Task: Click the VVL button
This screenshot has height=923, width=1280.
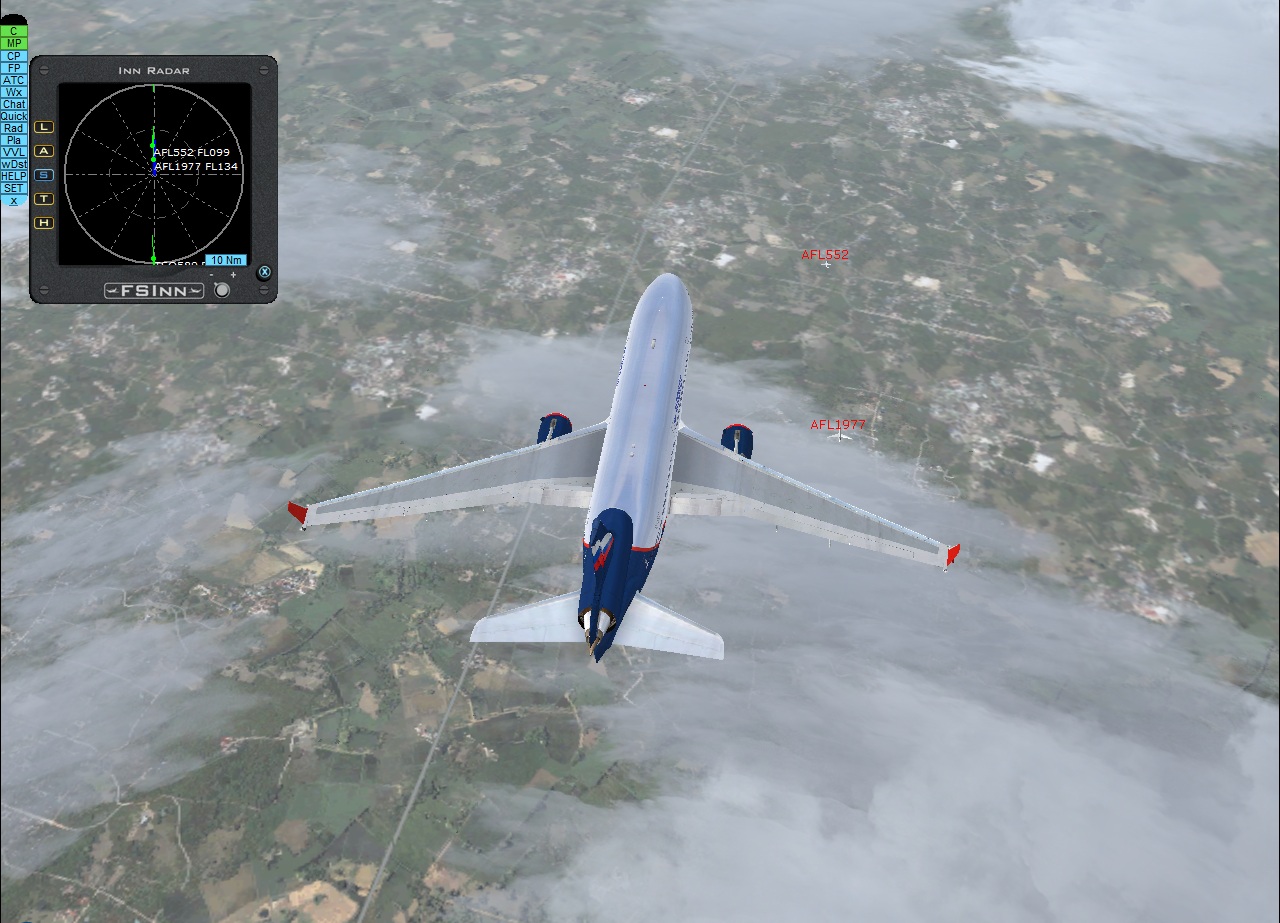Action: tap(14, 152)
